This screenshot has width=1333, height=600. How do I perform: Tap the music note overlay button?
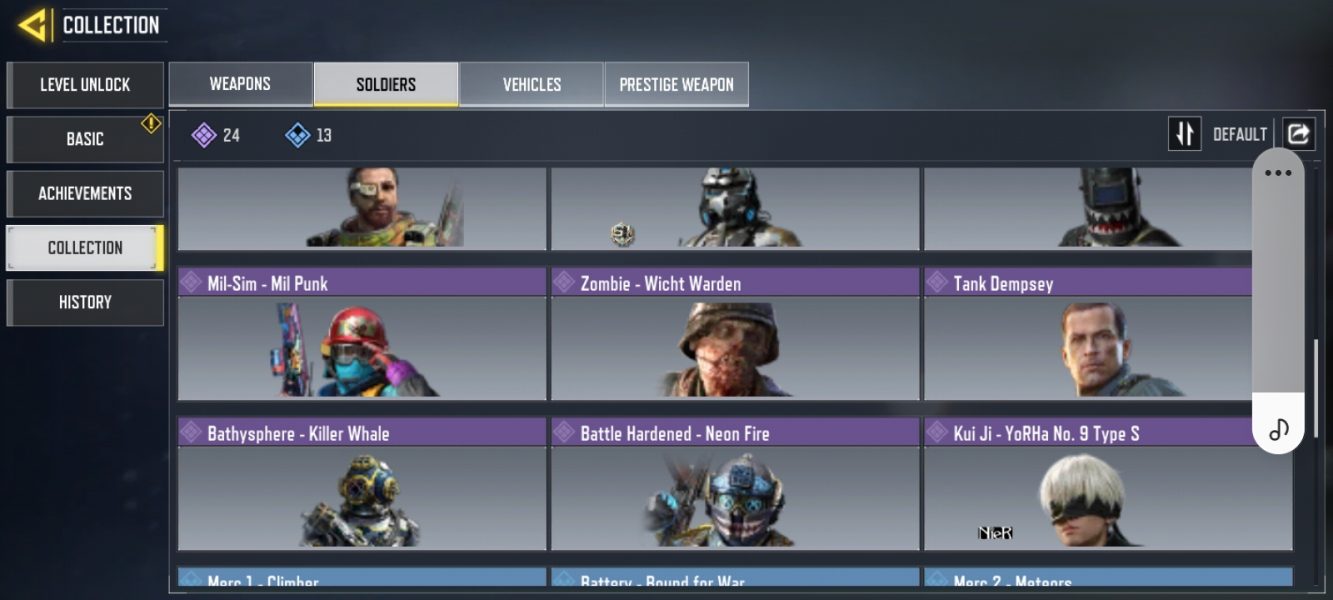coord(1278,430)
